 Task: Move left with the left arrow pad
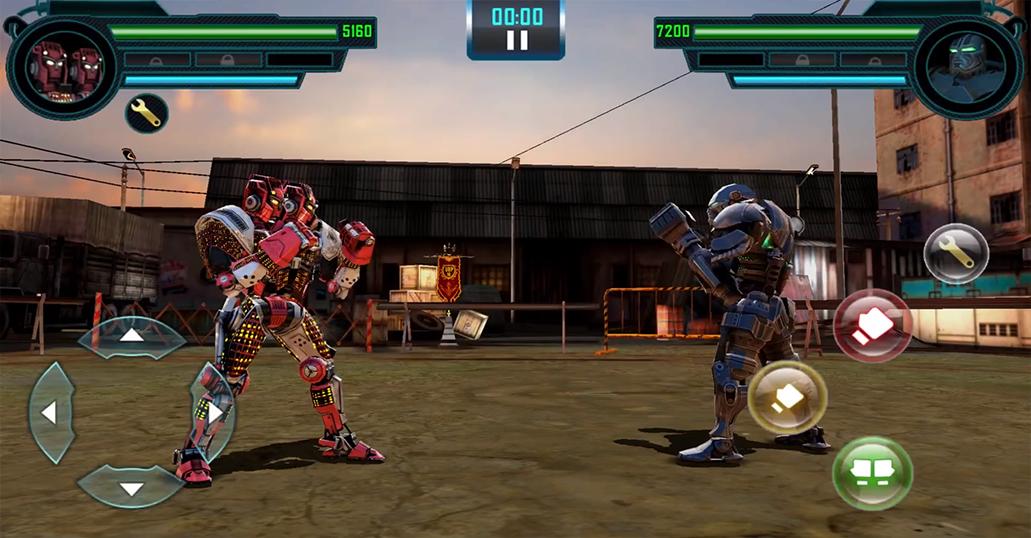50,411
